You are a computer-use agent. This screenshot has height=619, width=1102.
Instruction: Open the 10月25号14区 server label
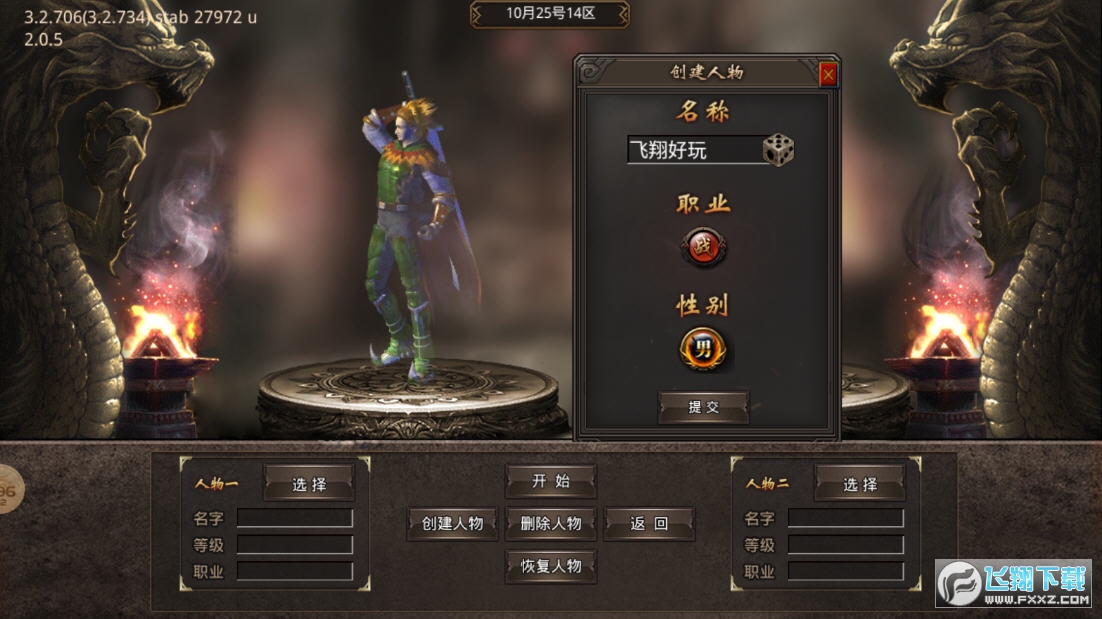point(550,14)
